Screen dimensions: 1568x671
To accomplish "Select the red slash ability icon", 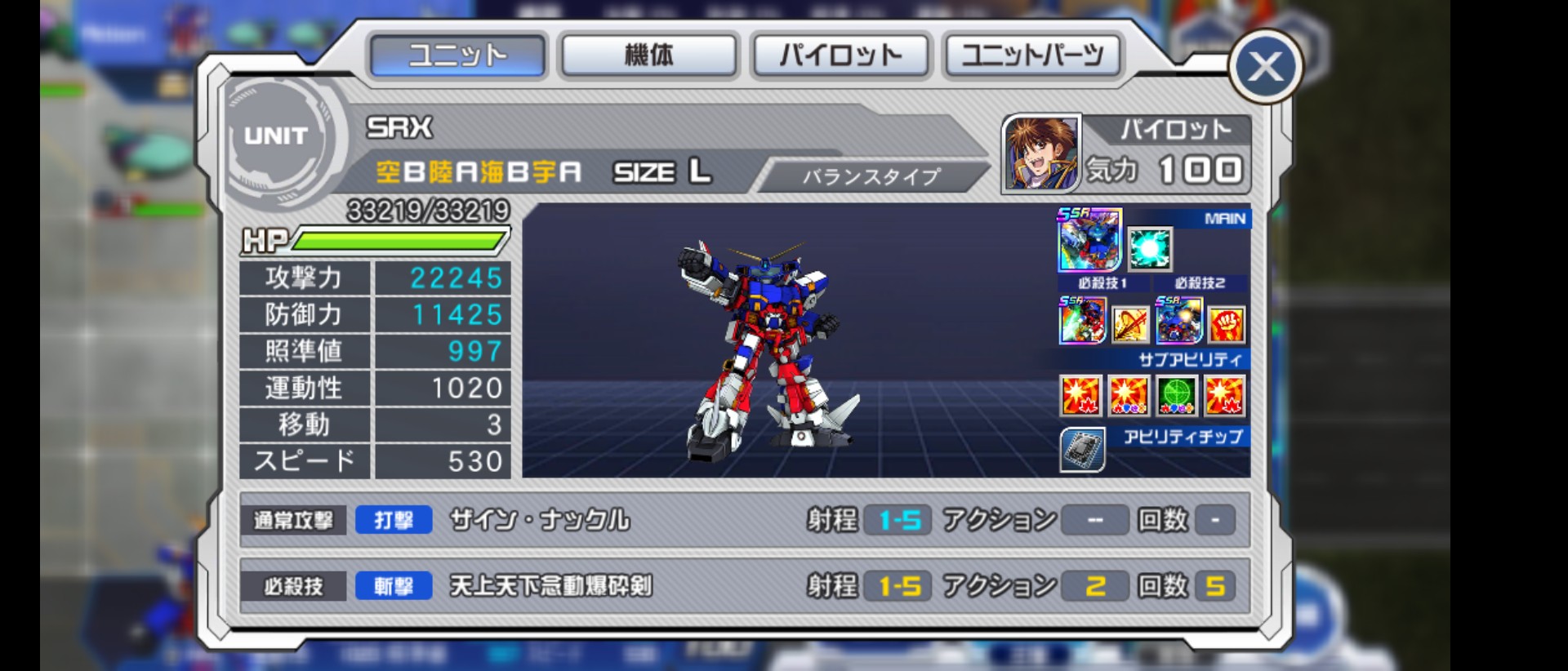I will (1130, 325).
